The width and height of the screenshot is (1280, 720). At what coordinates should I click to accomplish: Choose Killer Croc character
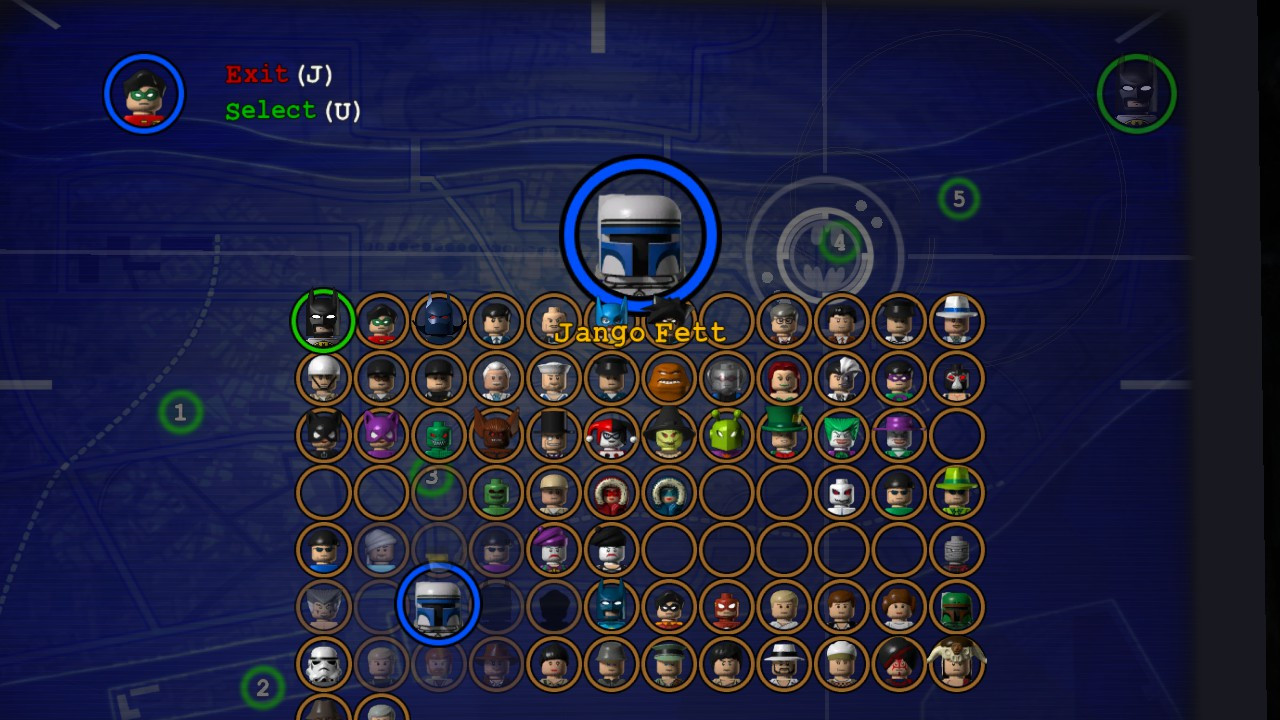[x=439, y=435]
